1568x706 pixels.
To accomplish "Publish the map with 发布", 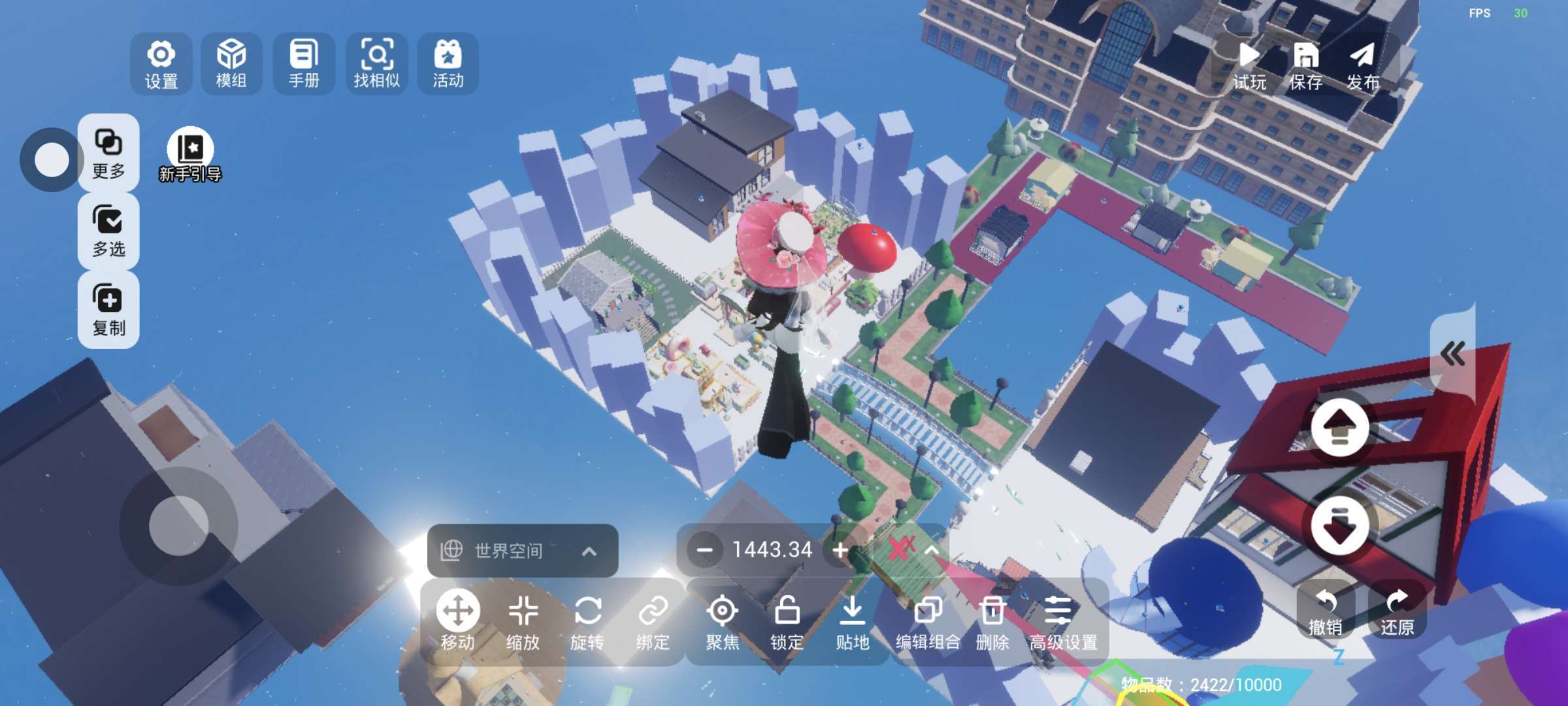I will click(1363, 65).
